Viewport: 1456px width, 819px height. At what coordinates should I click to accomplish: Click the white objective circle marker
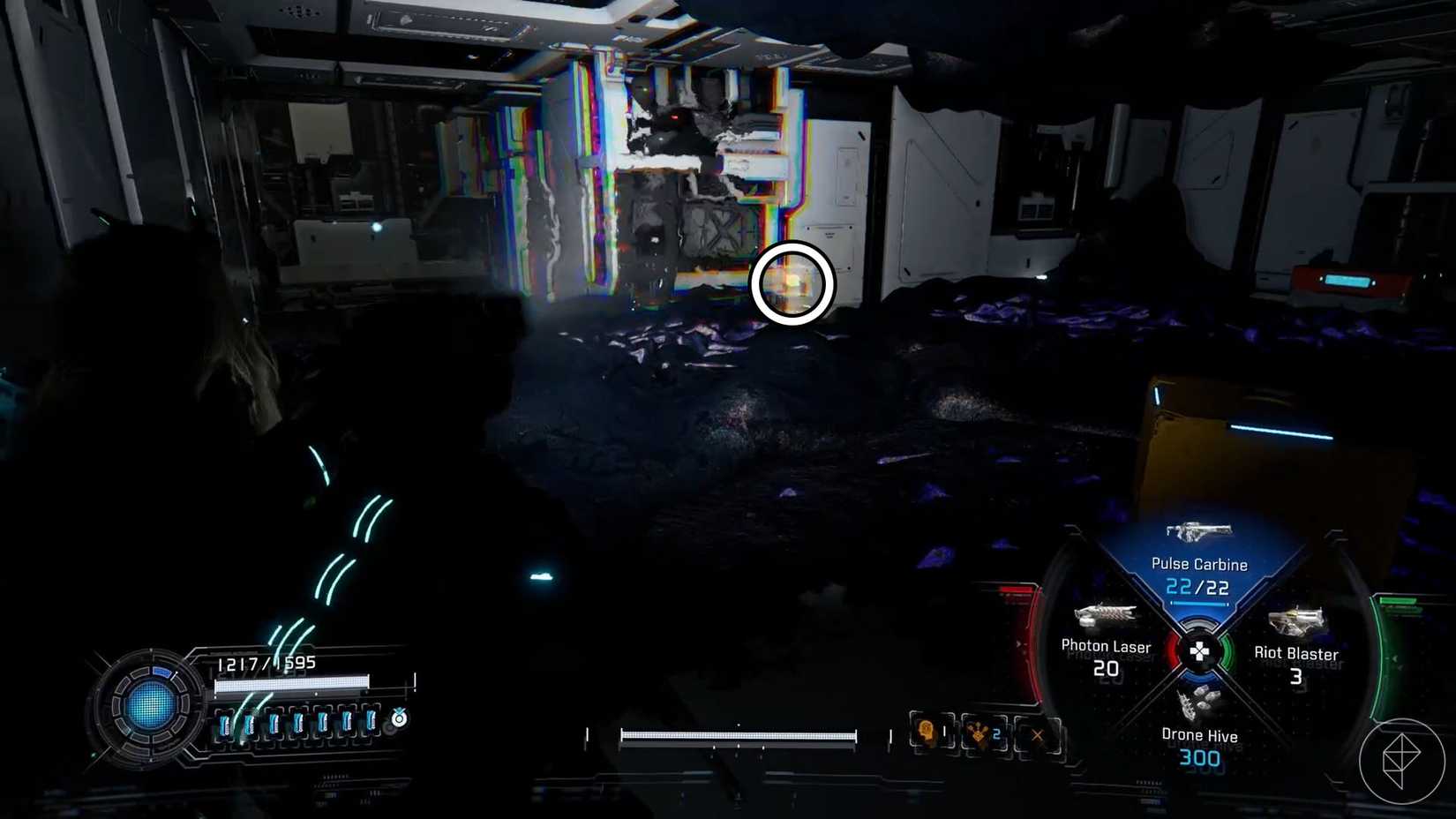coord(792,284)
